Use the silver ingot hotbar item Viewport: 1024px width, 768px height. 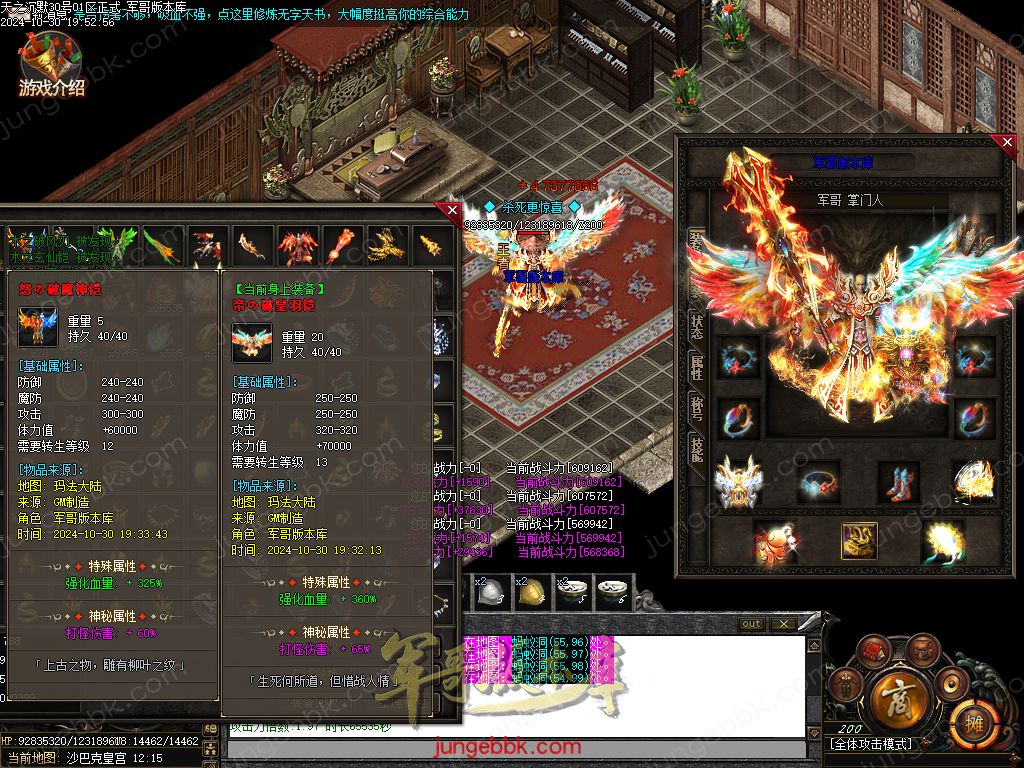pyautogui.click(x=491, y=595)
